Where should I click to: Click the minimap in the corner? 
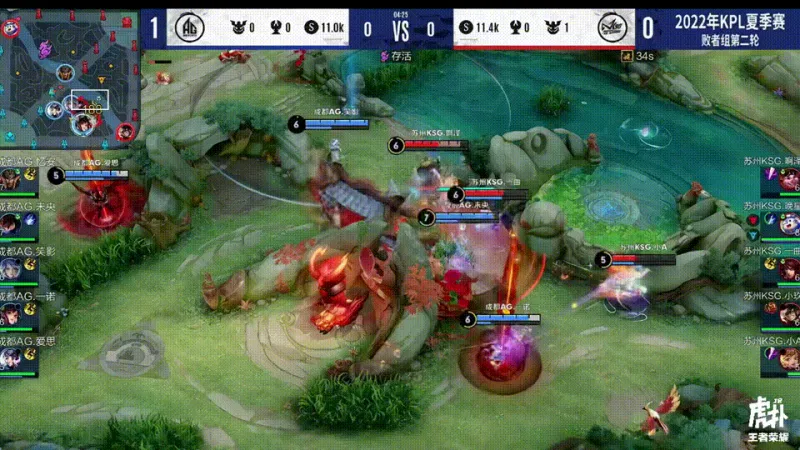tap(70, 77)
